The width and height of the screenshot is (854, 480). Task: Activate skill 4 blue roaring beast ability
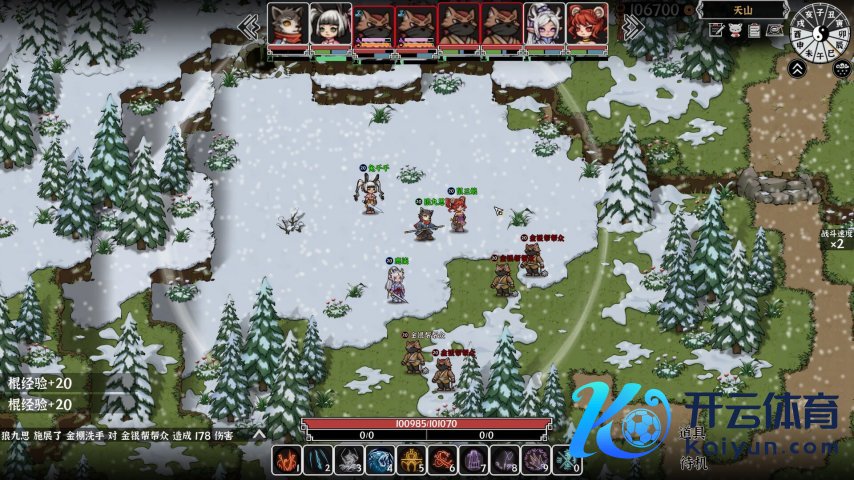tap(380, 460)
